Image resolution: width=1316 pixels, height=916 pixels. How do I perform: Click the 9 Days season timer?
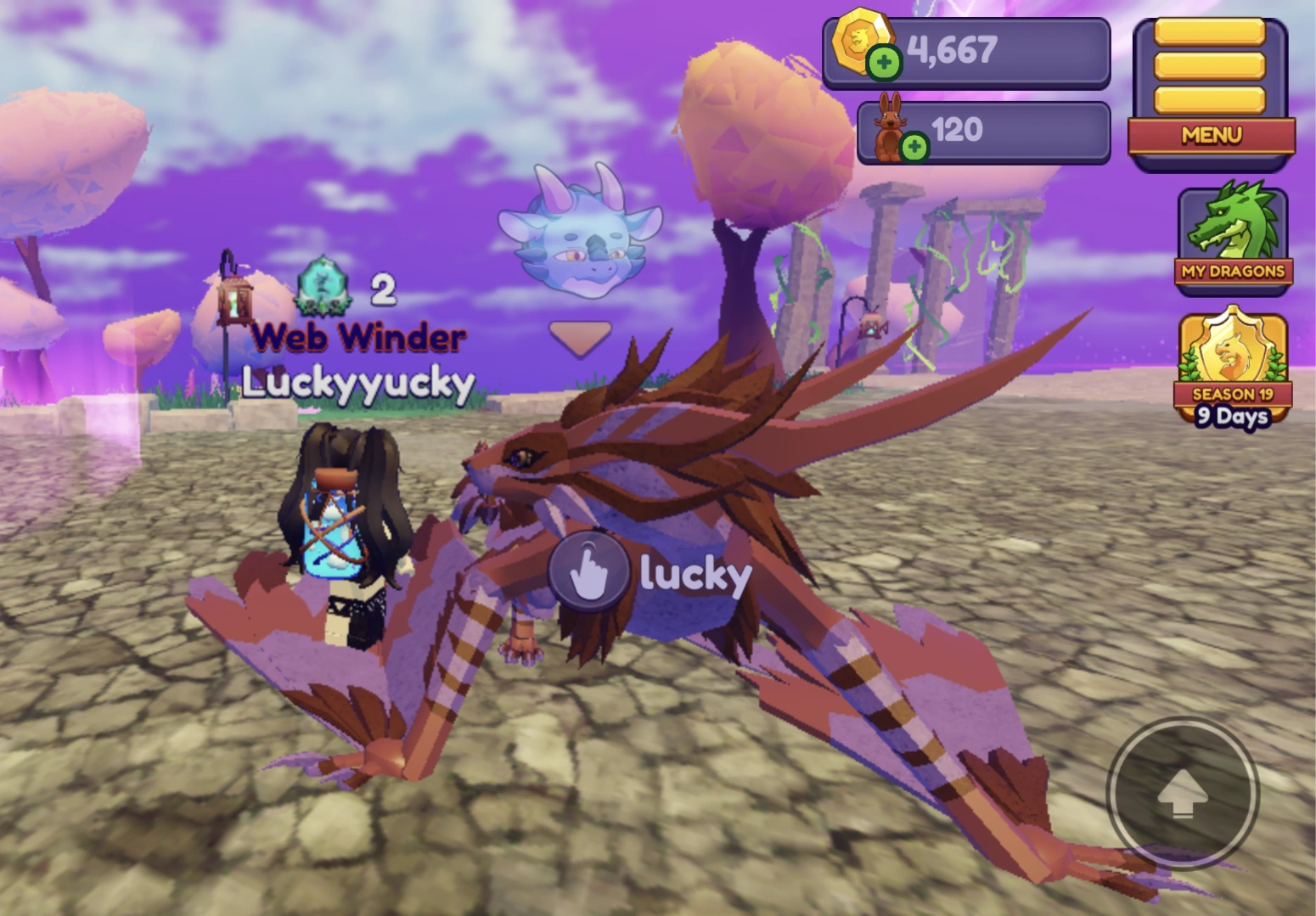1231,417
